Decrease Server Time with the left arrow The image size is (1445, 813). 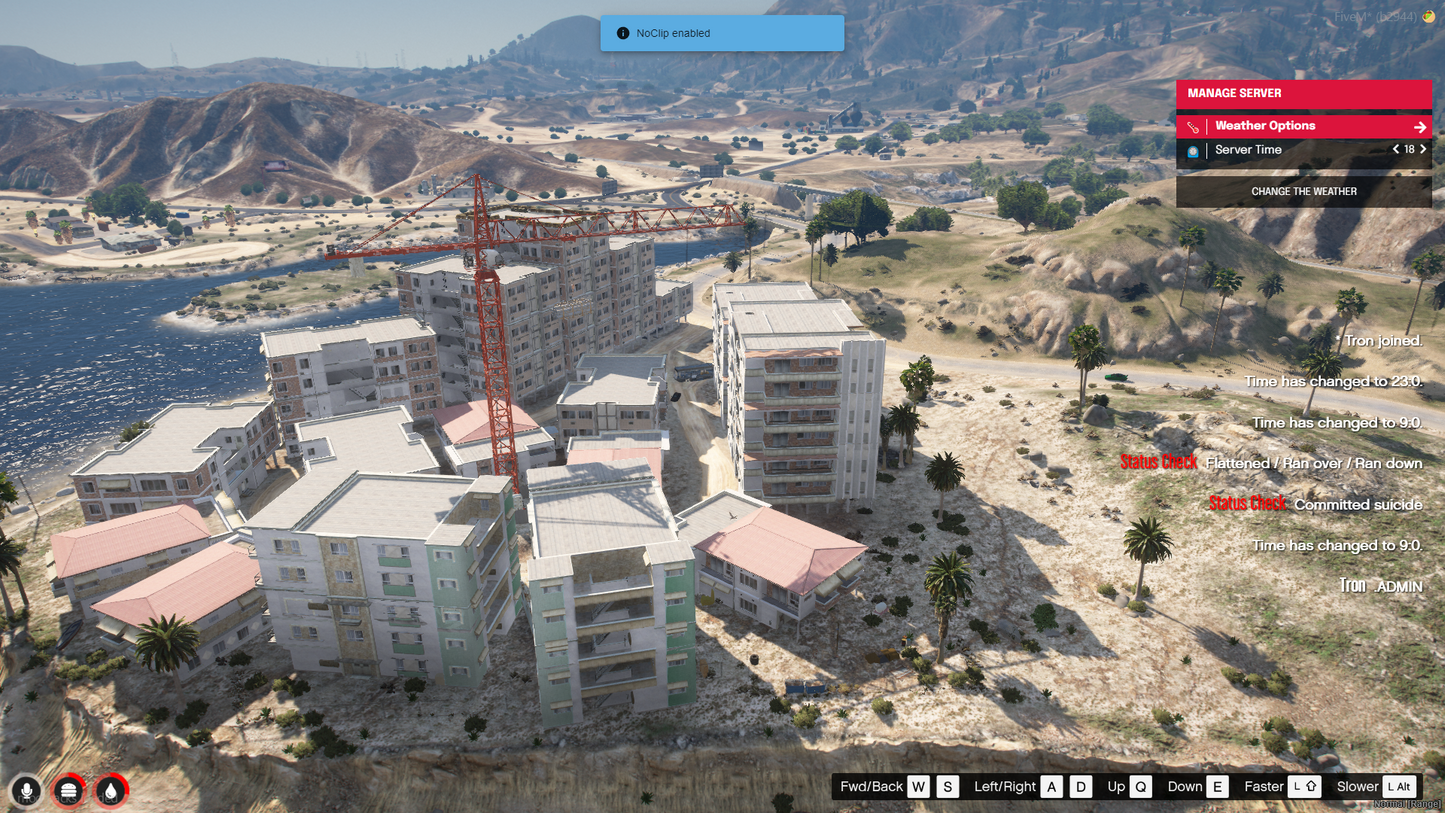pos(1396,150)
